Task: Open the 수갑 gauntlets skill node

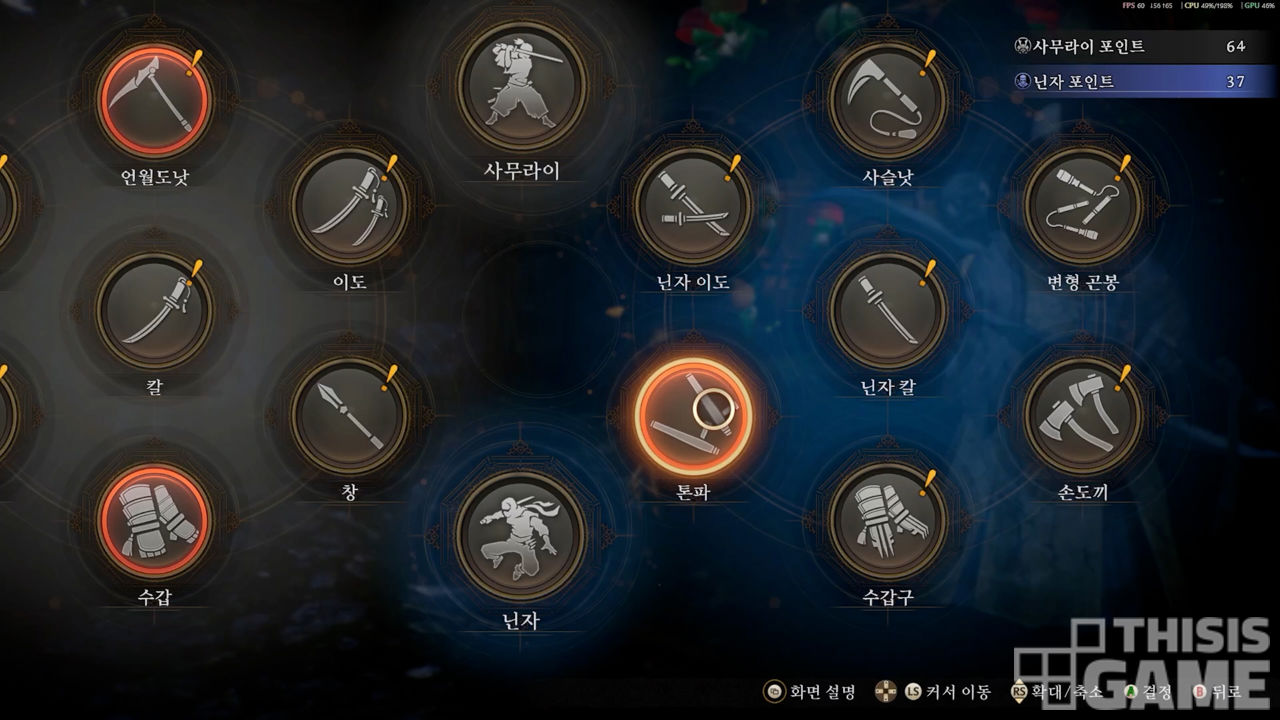Action: tap(154, 521)
